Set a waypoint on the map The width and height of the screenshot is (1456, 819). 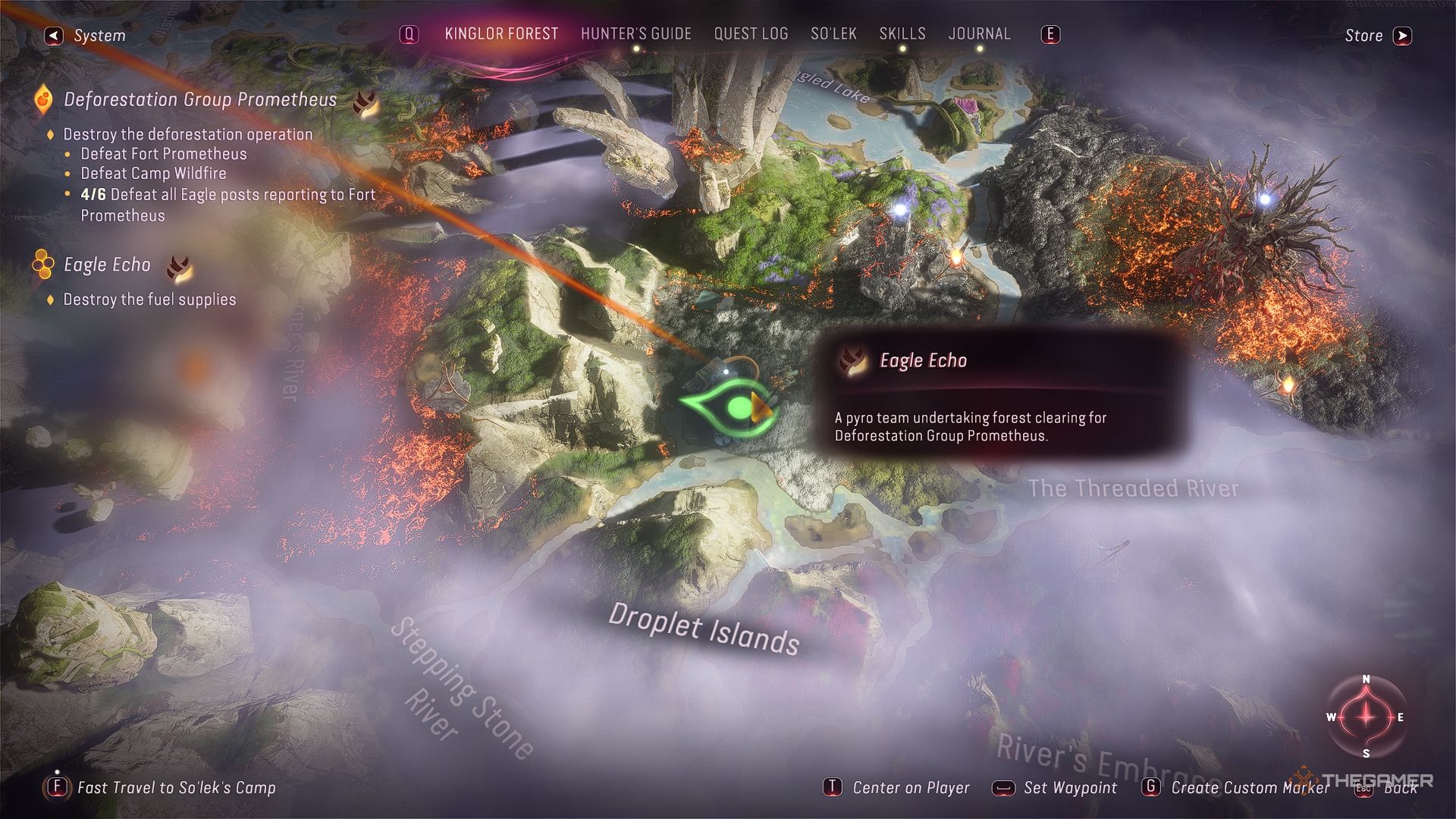1056,787
